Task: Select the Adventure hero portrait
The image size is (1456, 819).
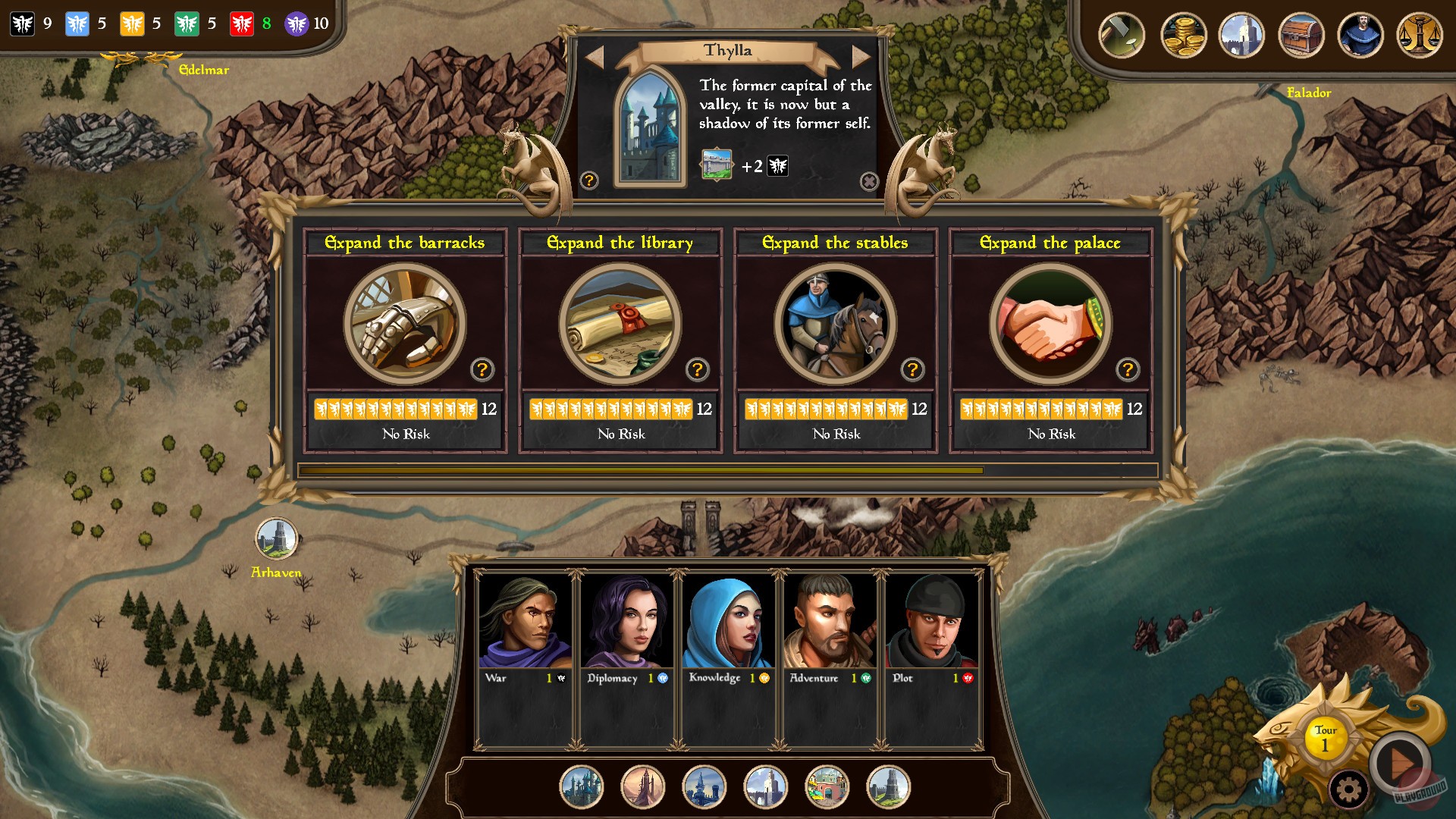Action: pyautogui.click(x=830, y=622)
